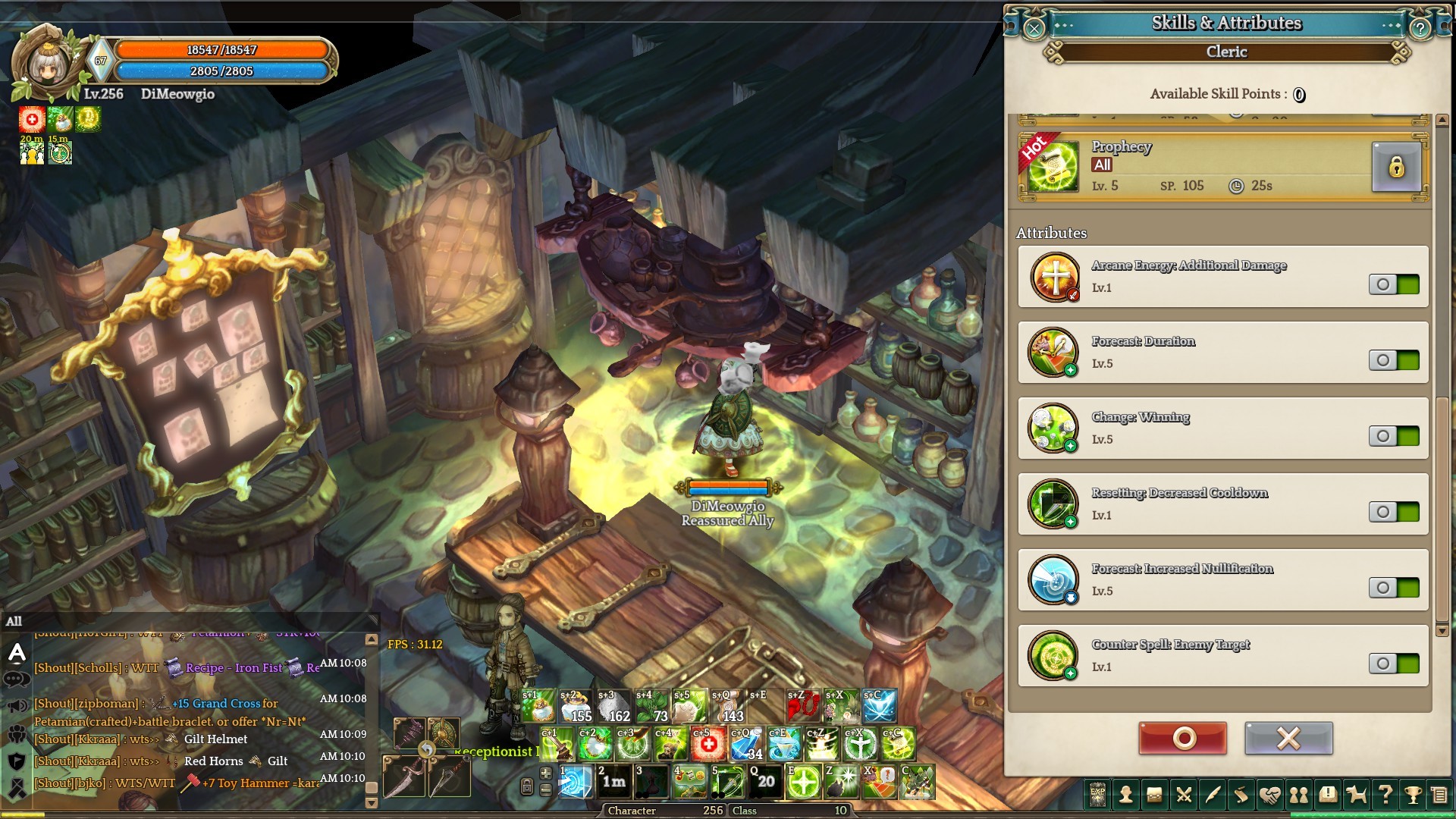Toggle Arcane Energy: Additional Damage attribute
This screenshot has height=819, width=1456.
[1394, 284]
